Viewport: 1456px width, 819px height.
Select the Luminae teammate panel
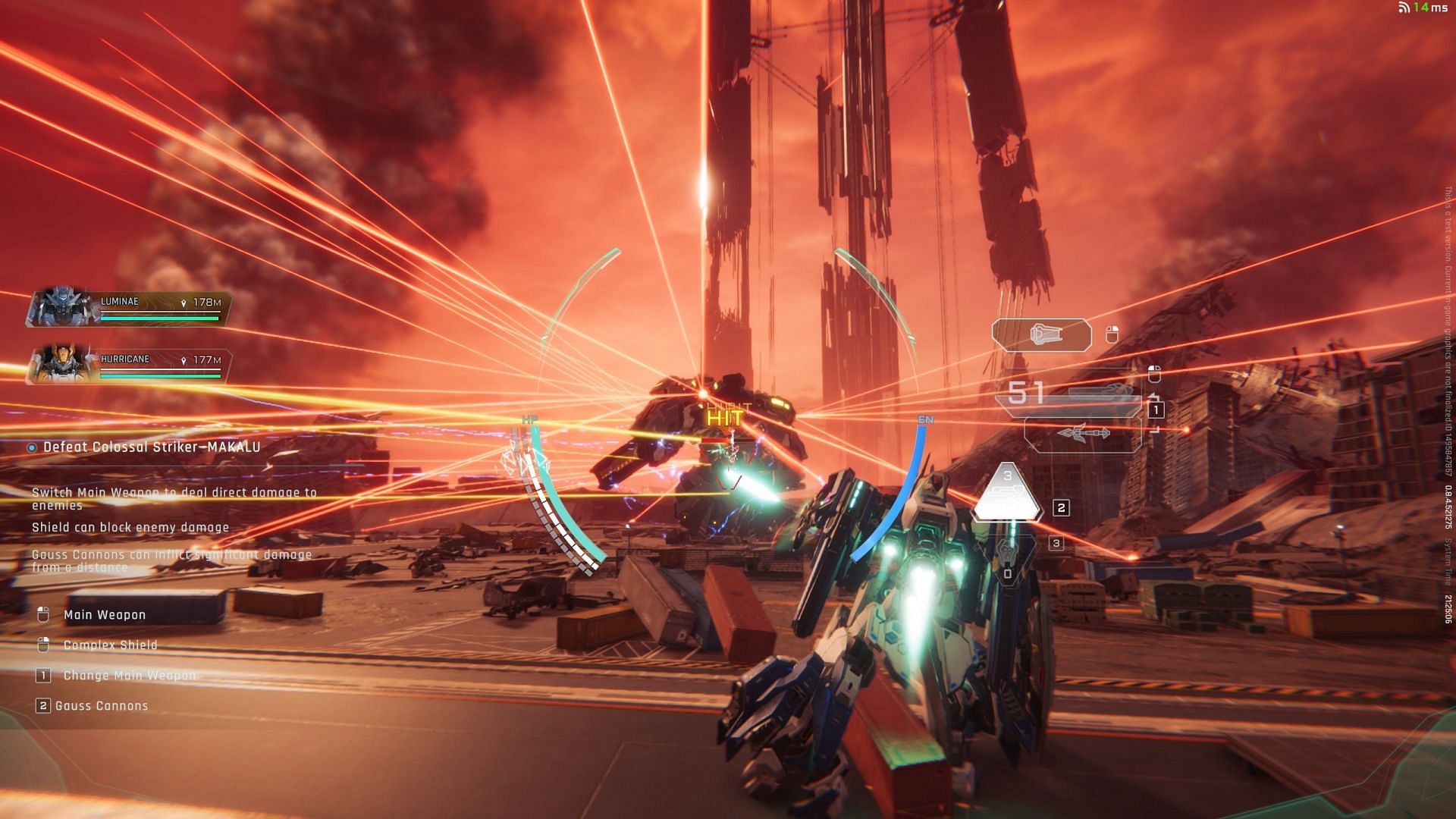[x=129, y=307]
